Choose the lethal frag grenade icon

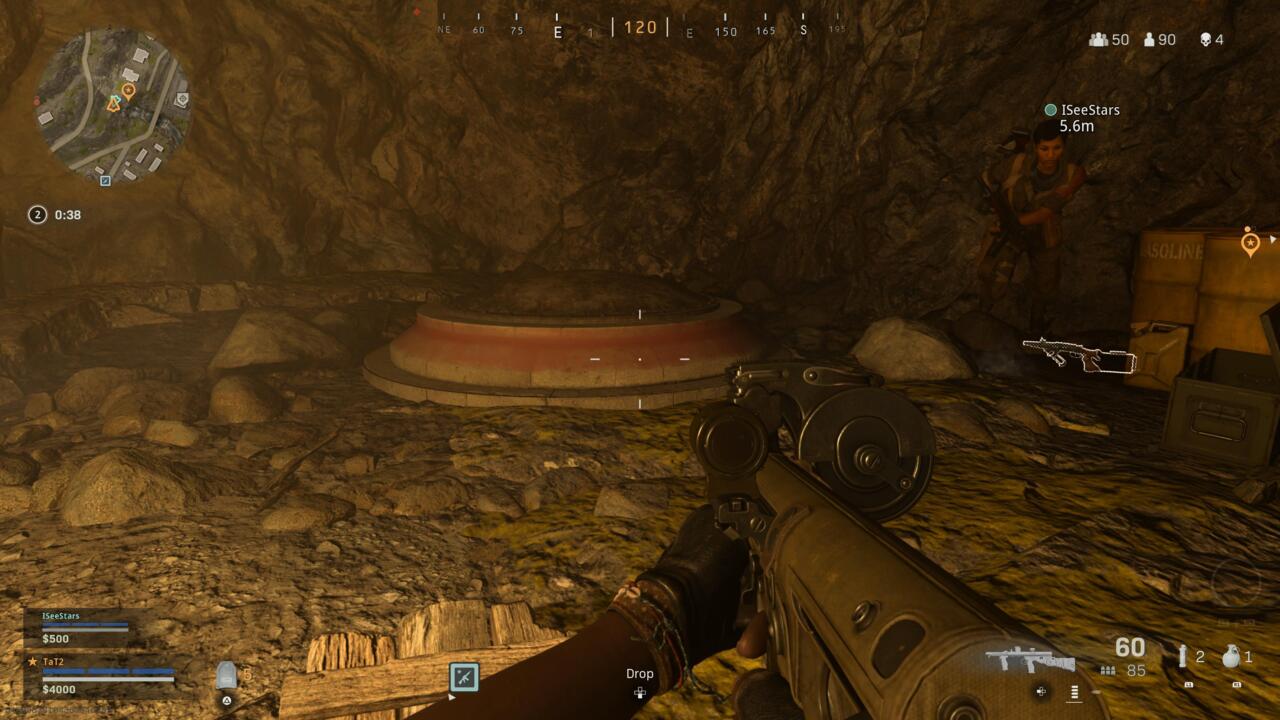1231,657
